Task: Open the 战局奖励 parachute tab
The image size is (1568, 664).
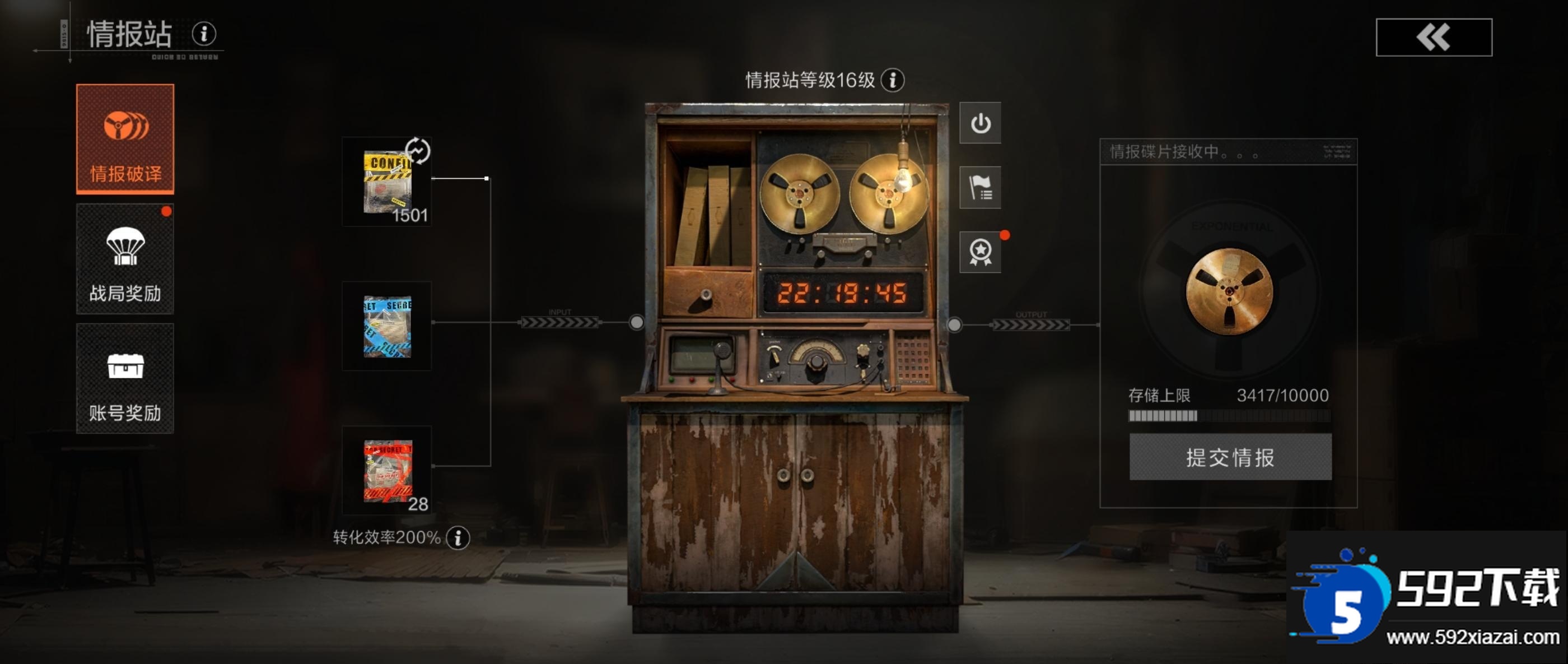Action: pos(125,259)
